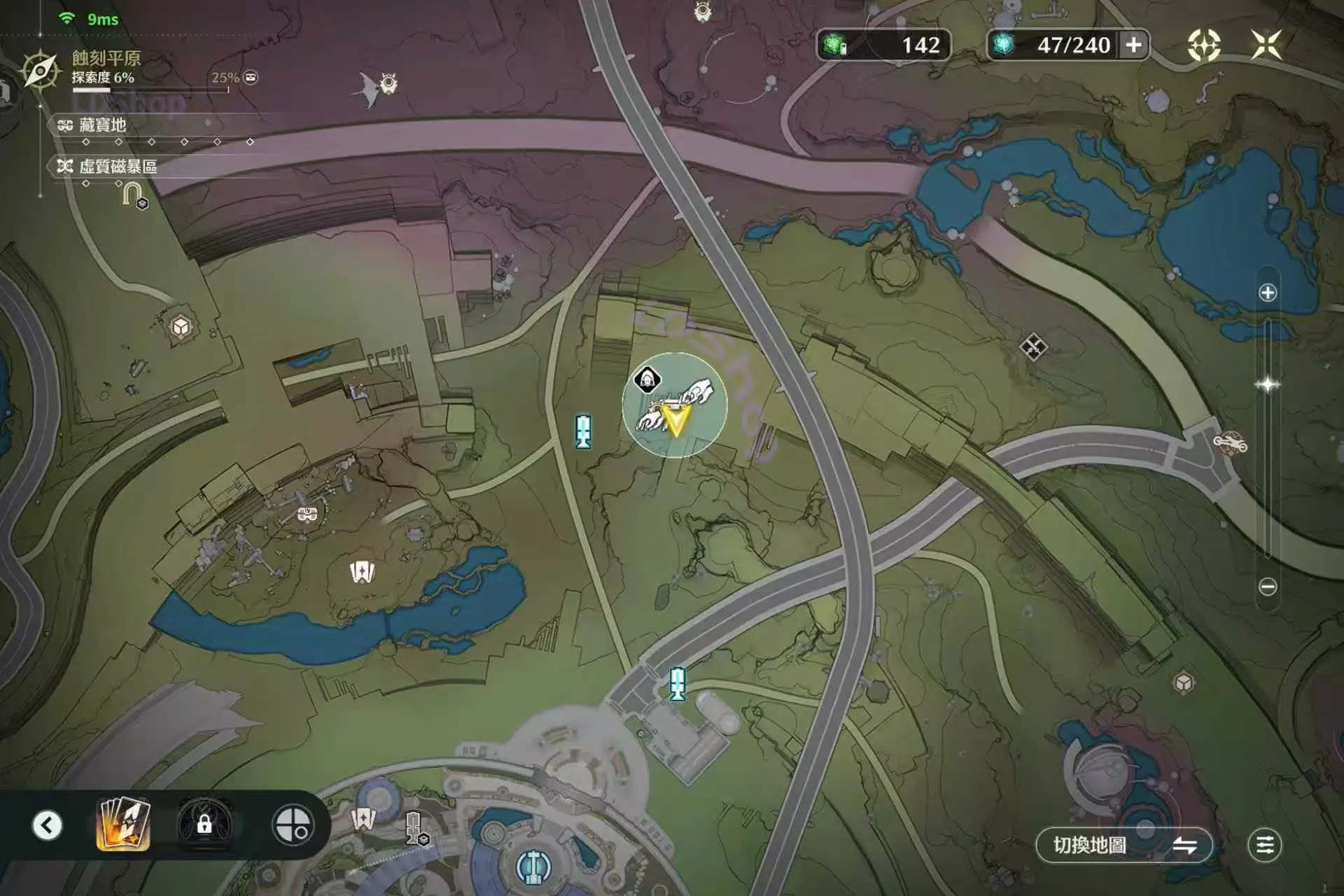Image resolution: width=1344 pixels, height=896 pixels.
Task: Click the 切換地圖 switch map button
Action: point(1123,845)
